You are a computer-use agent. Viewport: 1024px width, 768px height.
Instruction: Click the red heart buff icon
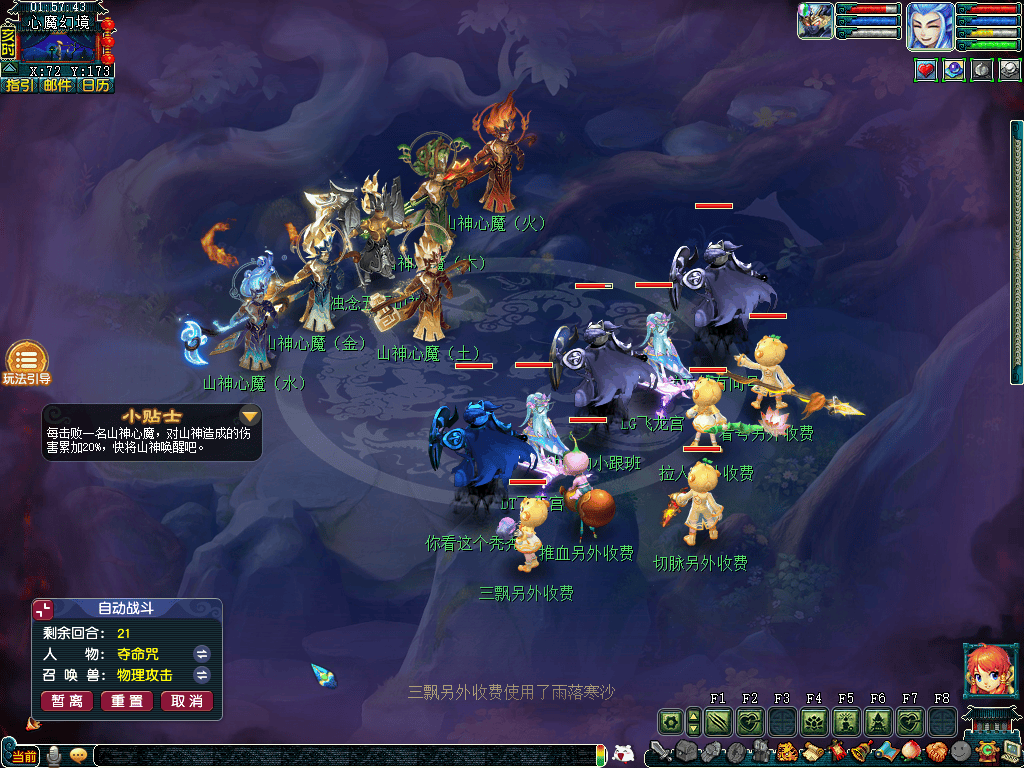926,70
